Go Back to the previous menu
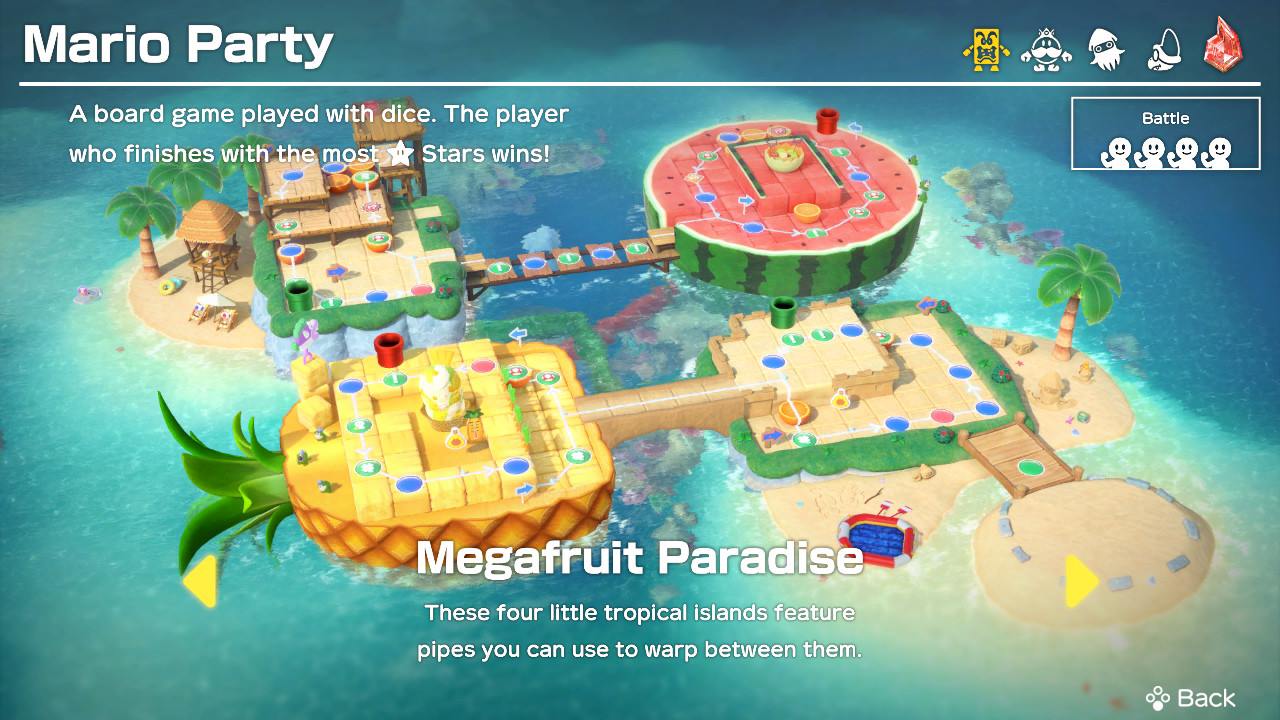The height and width of the screenshot is (720, 1280). pos(1191,697)
